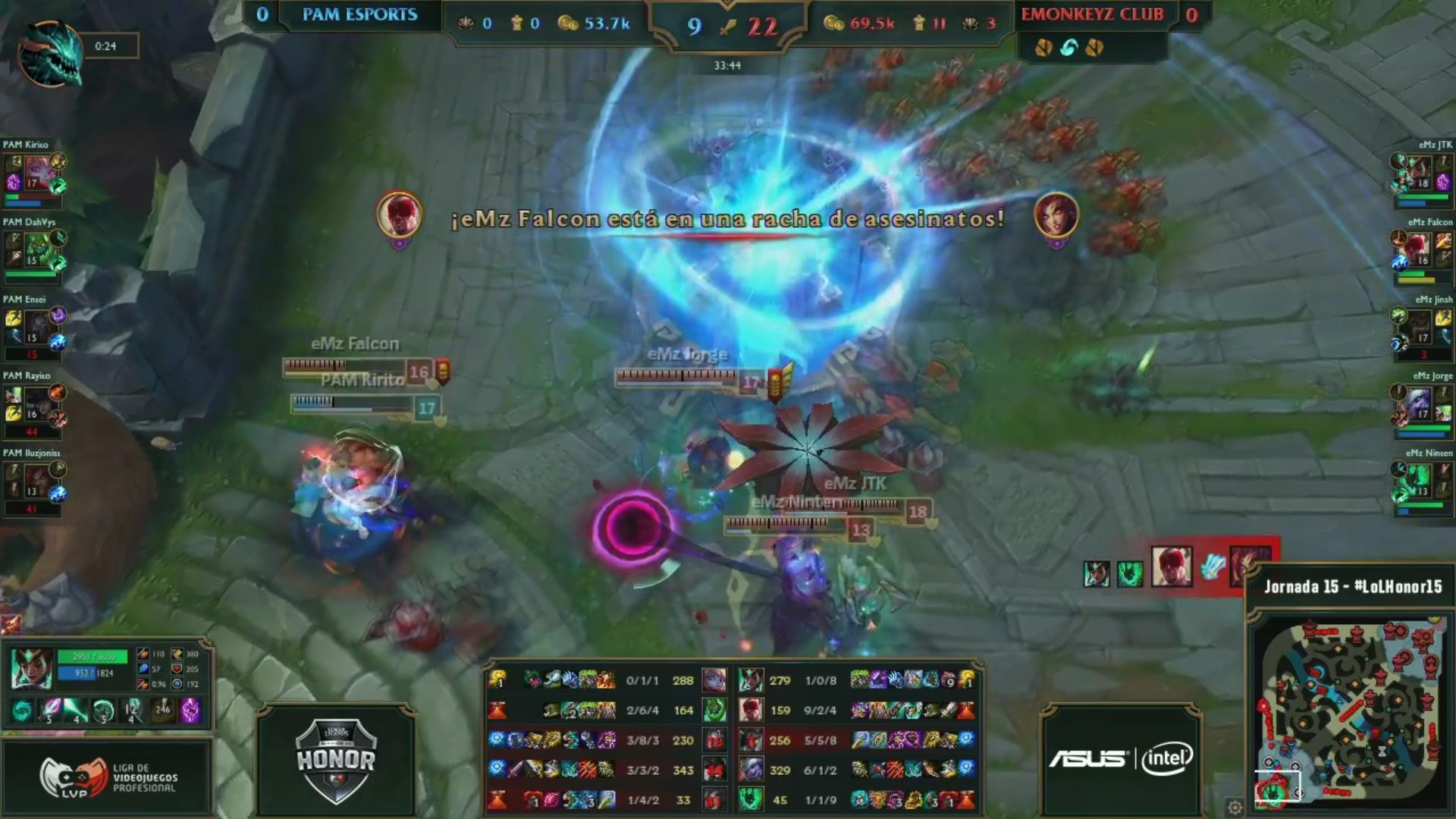1456x819 pixels.
Task: Click the green beam ability icon
Action: tap(76, 711)
